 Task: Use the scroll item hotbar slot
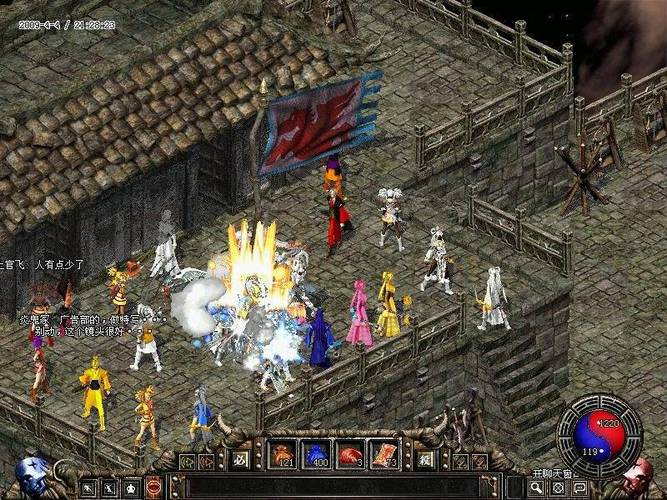[x=383, y=455]
